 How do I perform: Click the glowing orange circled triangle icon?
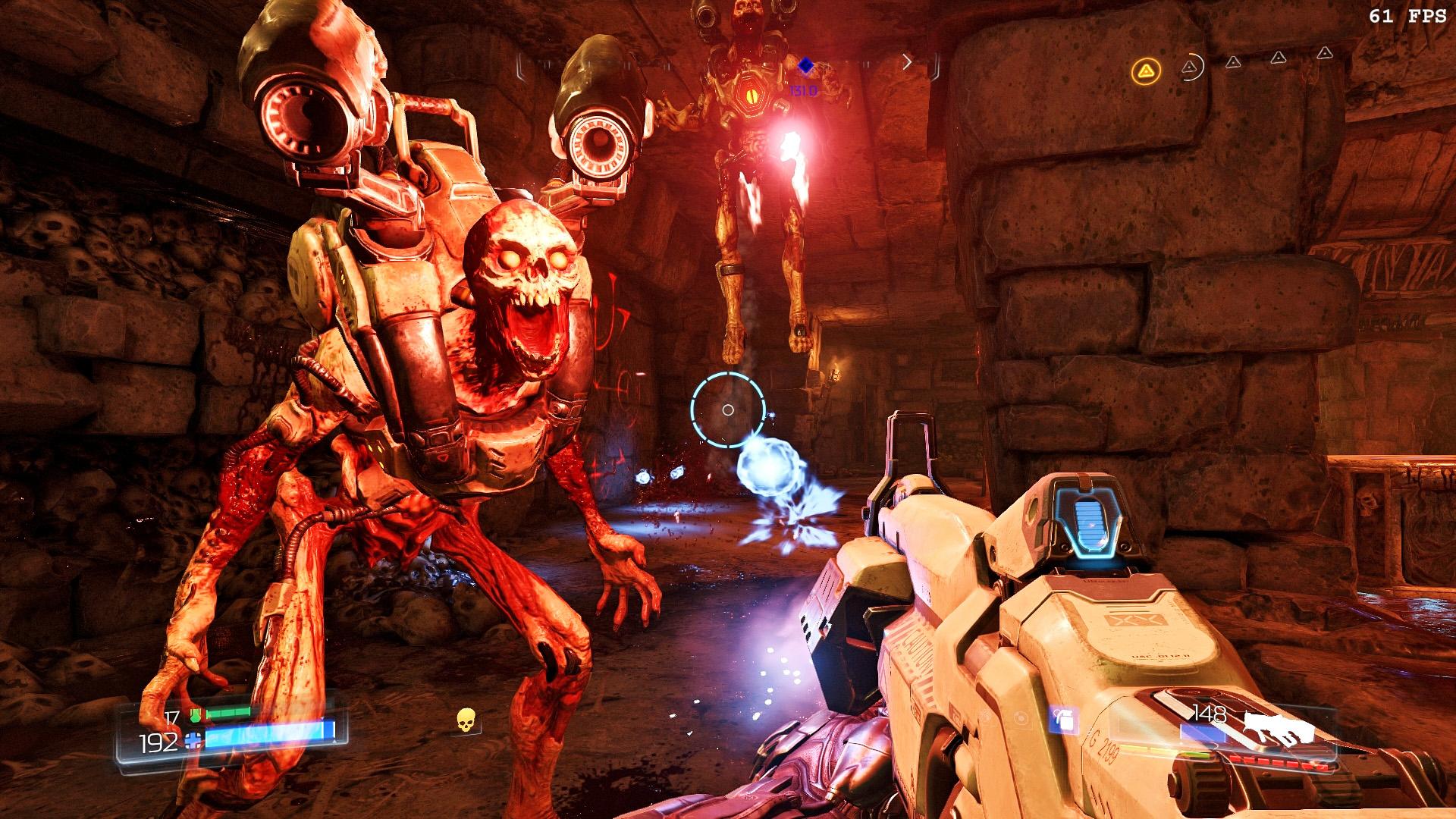click(1146, 72)
